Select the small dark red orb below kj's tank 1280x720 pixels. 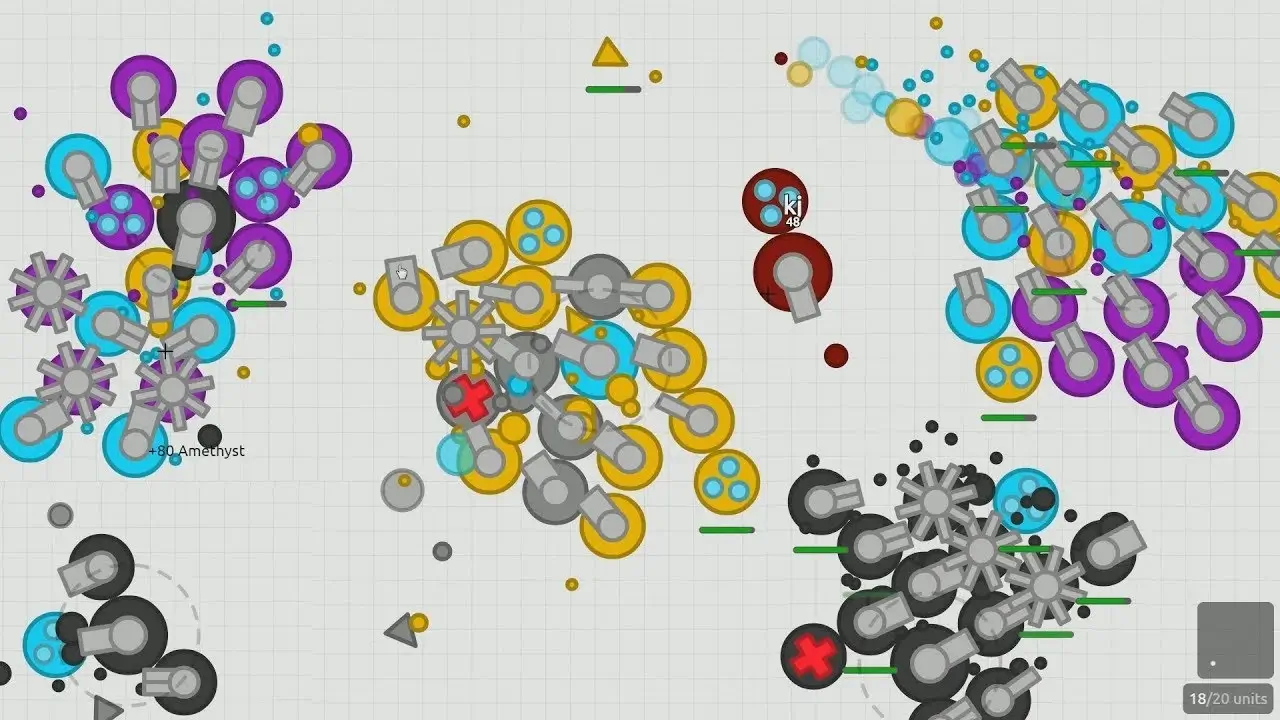(833, 353)
